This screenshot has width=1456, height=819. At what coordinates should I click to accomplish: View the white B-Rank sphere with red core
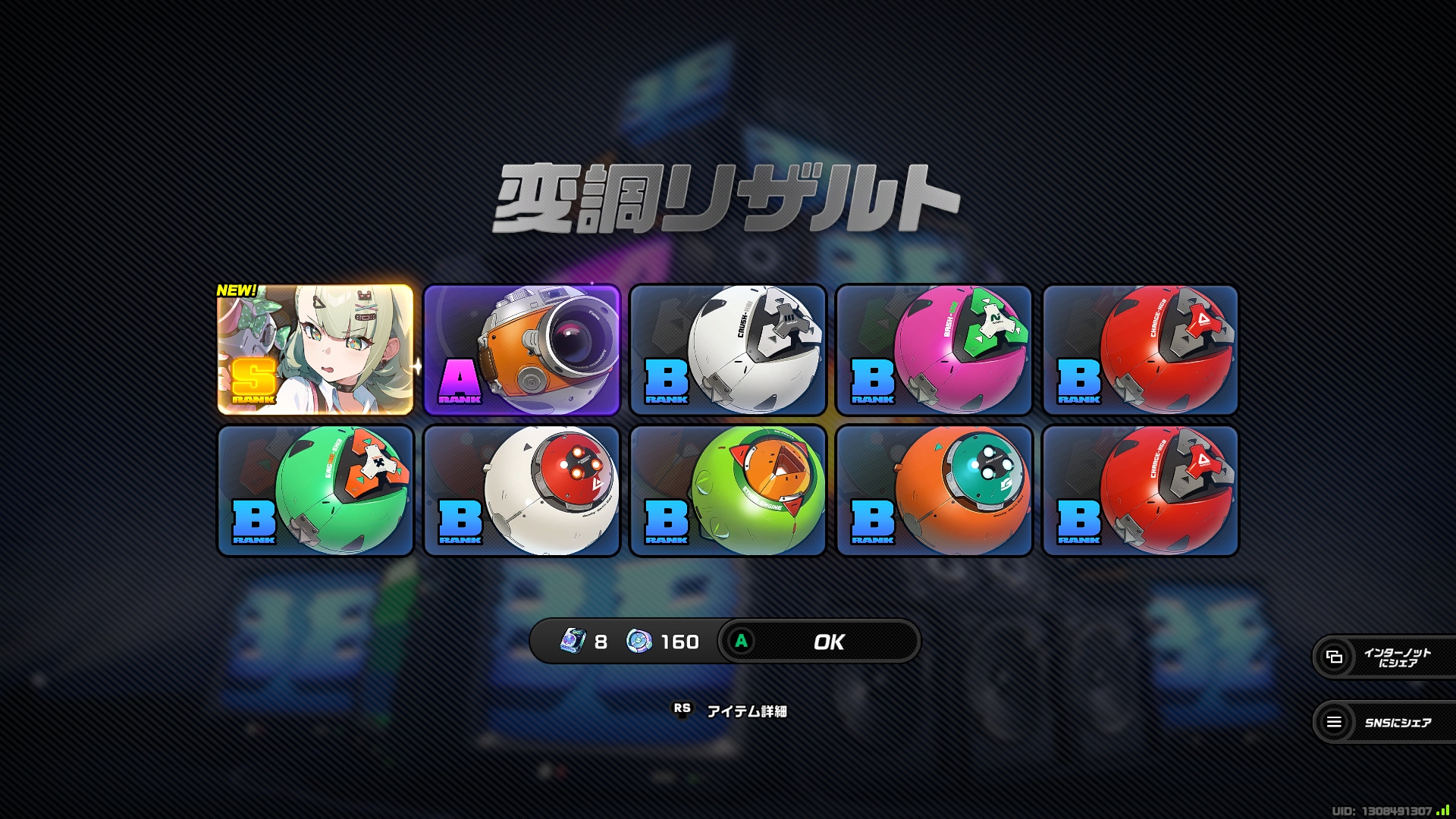522,491
